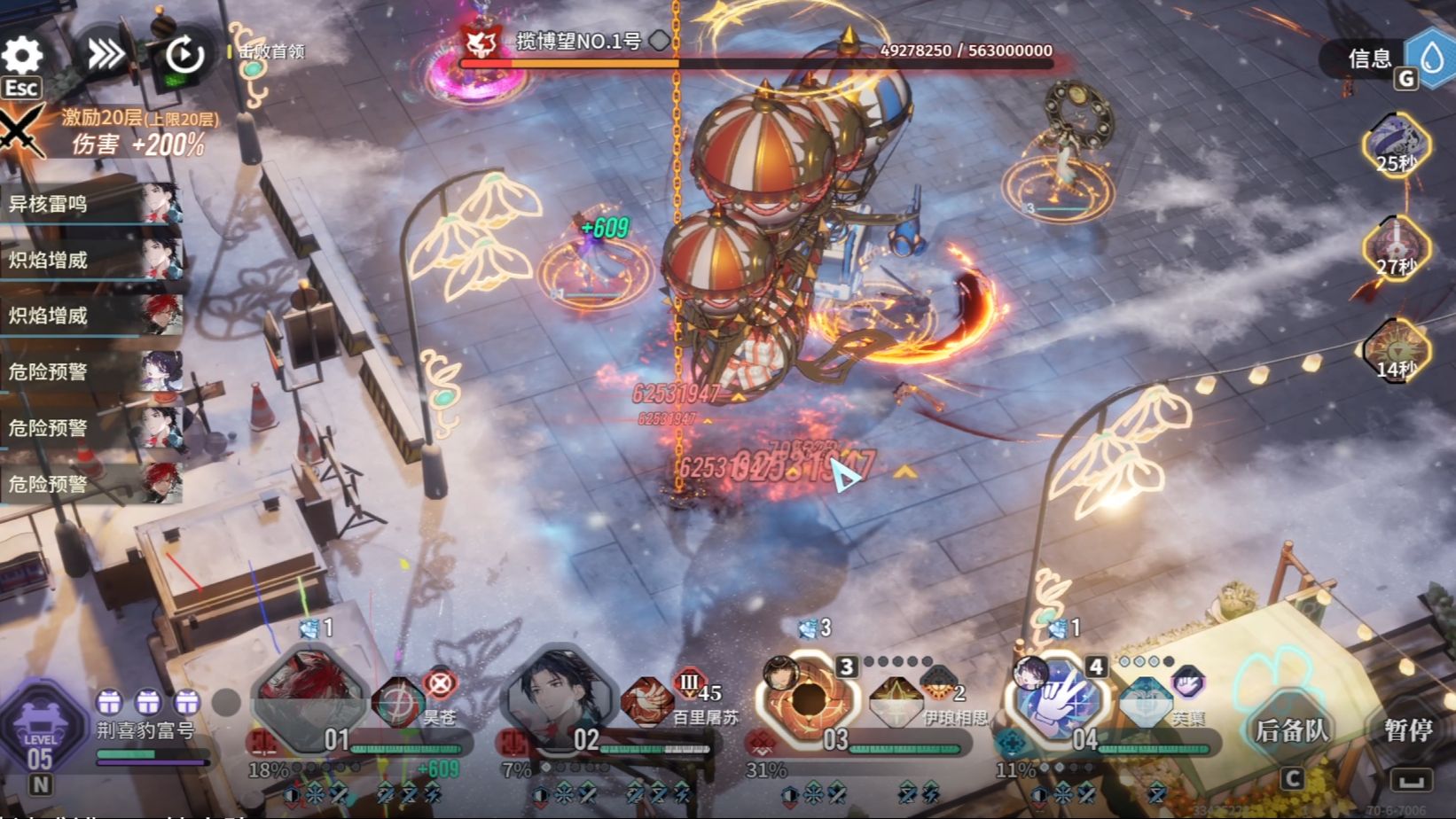Click the 异核雷鸣 skill queue entry
1456x819 pixels.
coord(89,204)
